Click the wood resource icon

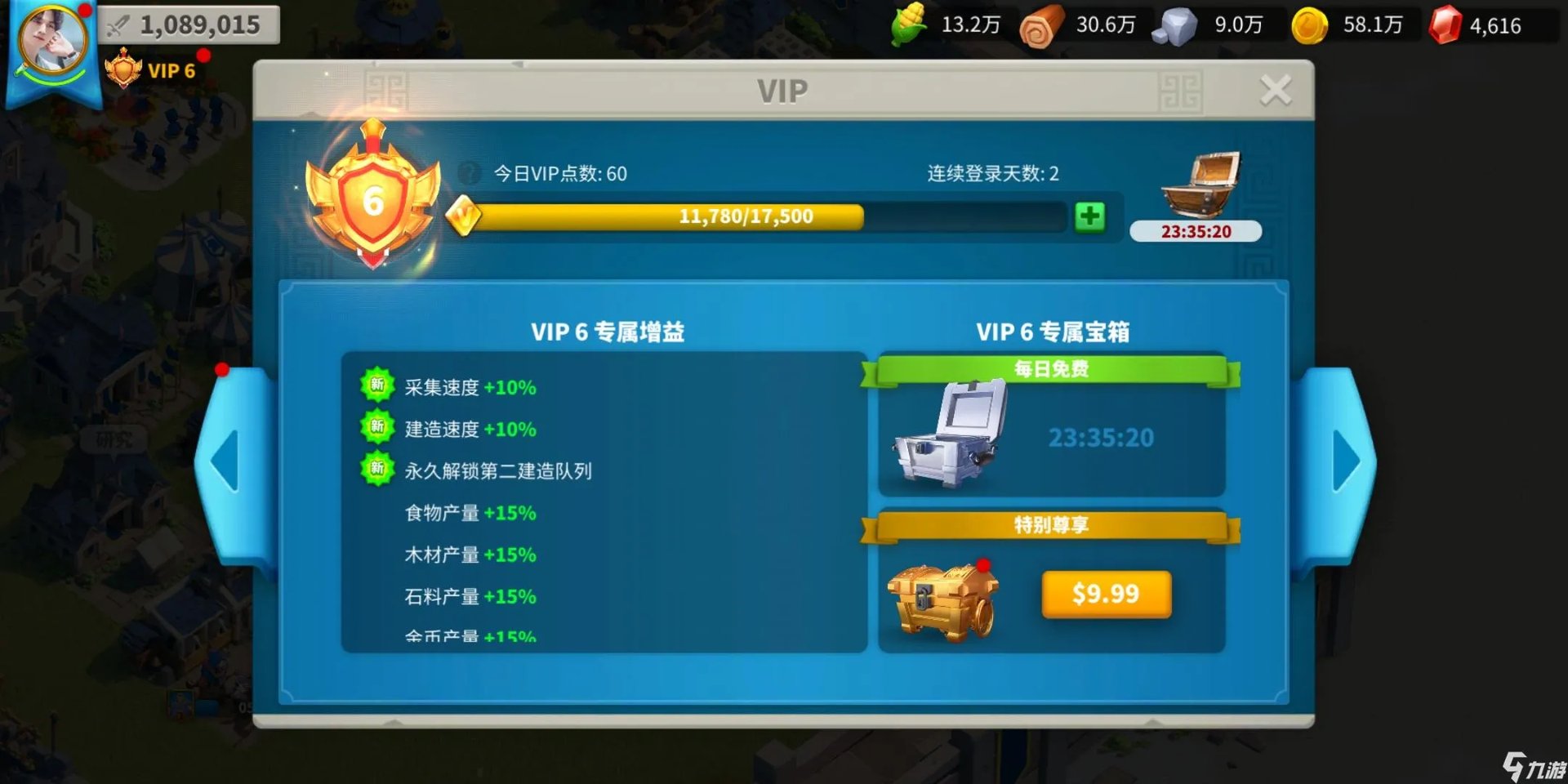click(1039, 24)
